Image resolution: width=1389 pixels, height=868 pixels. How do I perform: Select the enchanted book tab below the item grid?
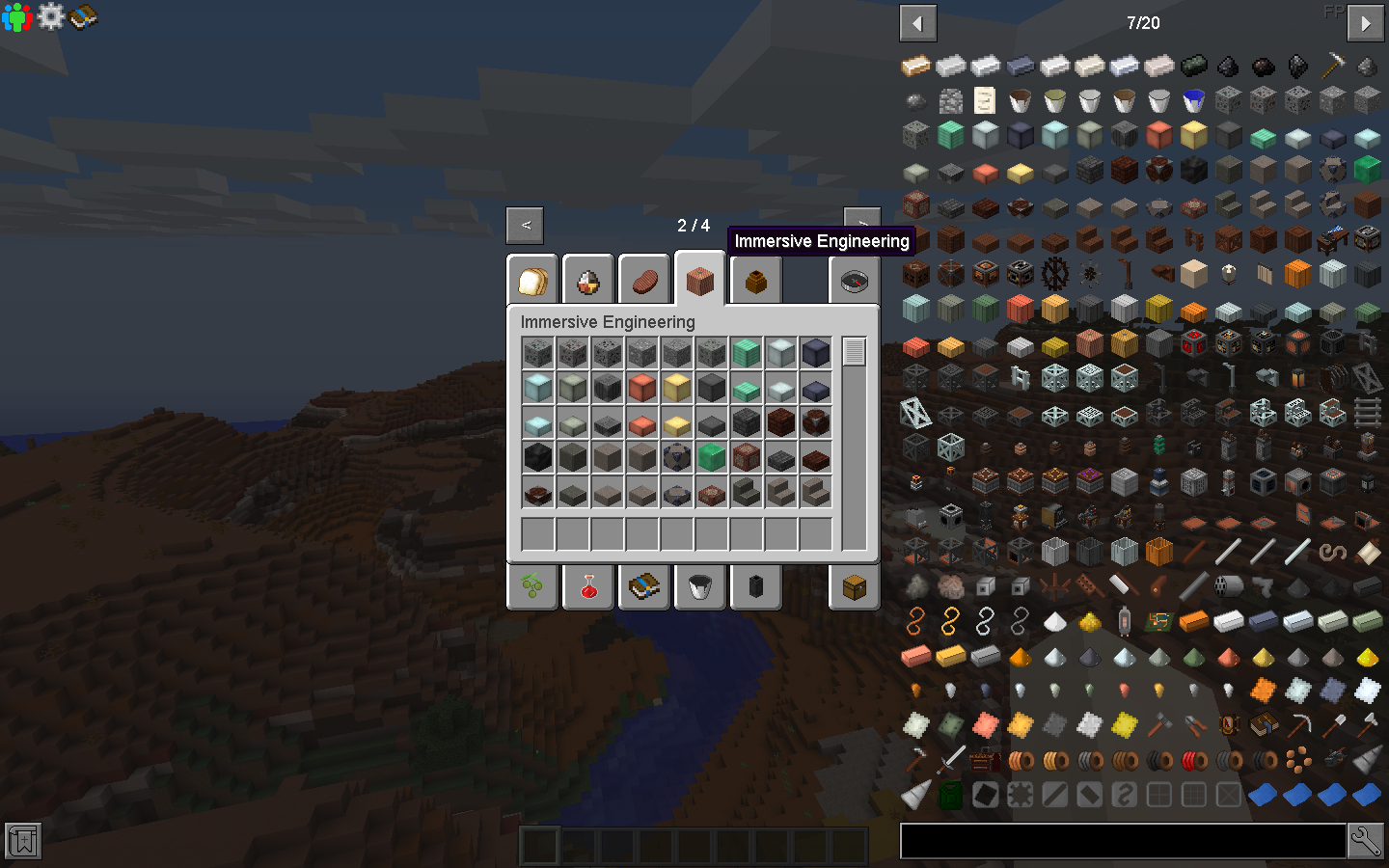point(643,586)
